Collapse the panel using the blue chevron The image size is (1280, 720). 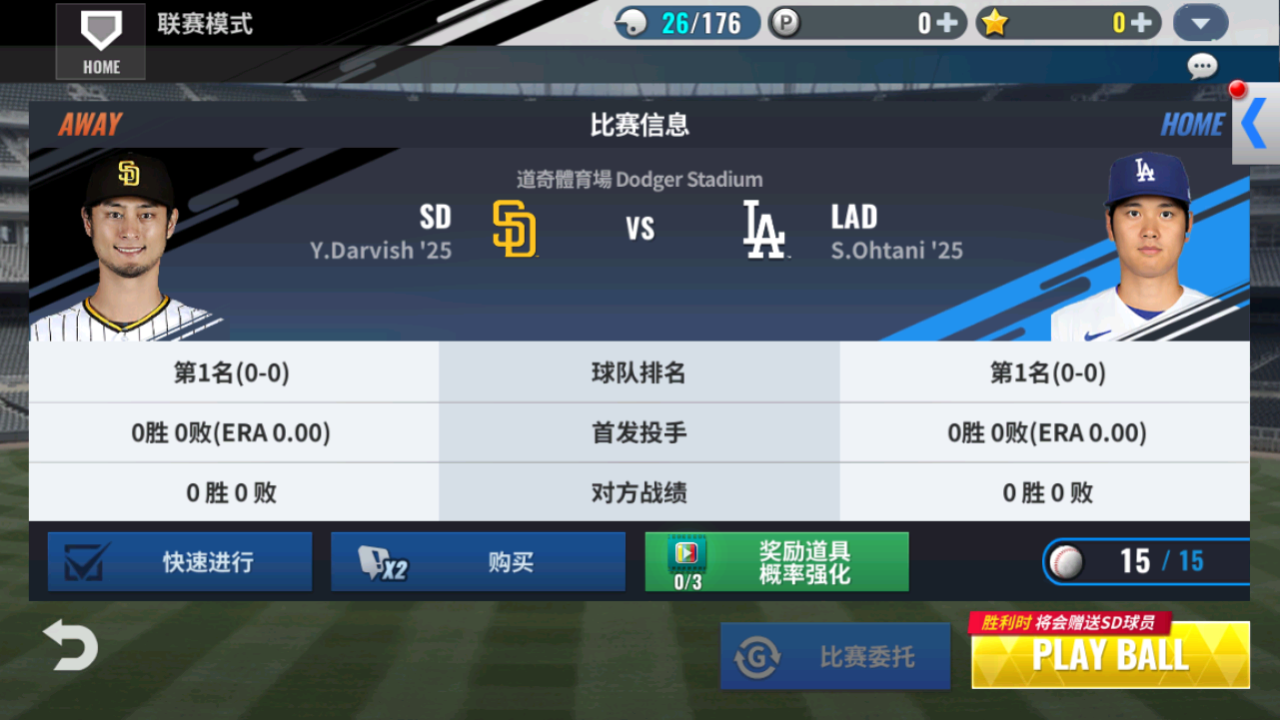[x=1254, y=125]
